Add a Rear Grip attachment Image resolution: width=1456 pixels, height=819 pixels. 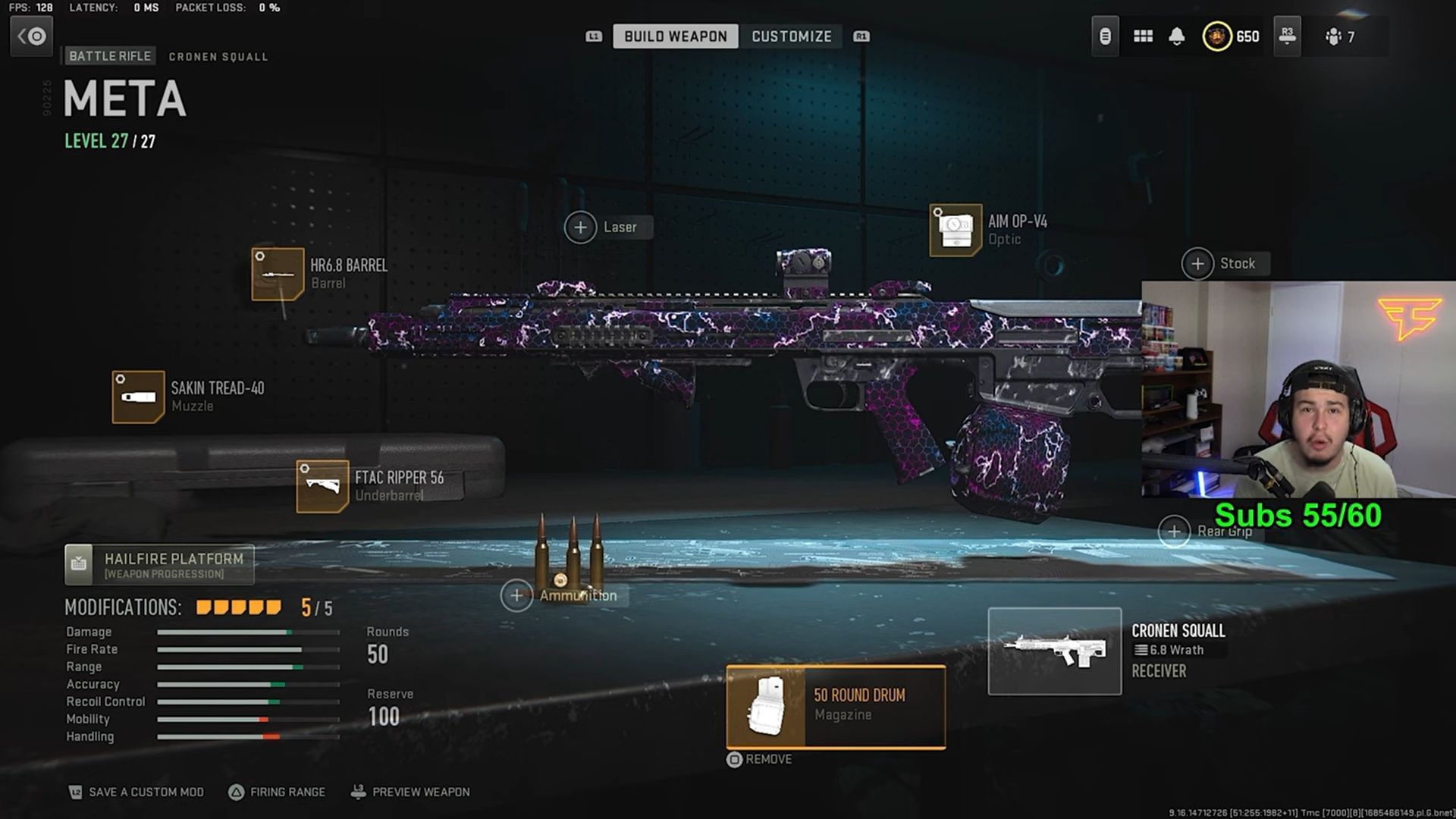pos(1174,532)
